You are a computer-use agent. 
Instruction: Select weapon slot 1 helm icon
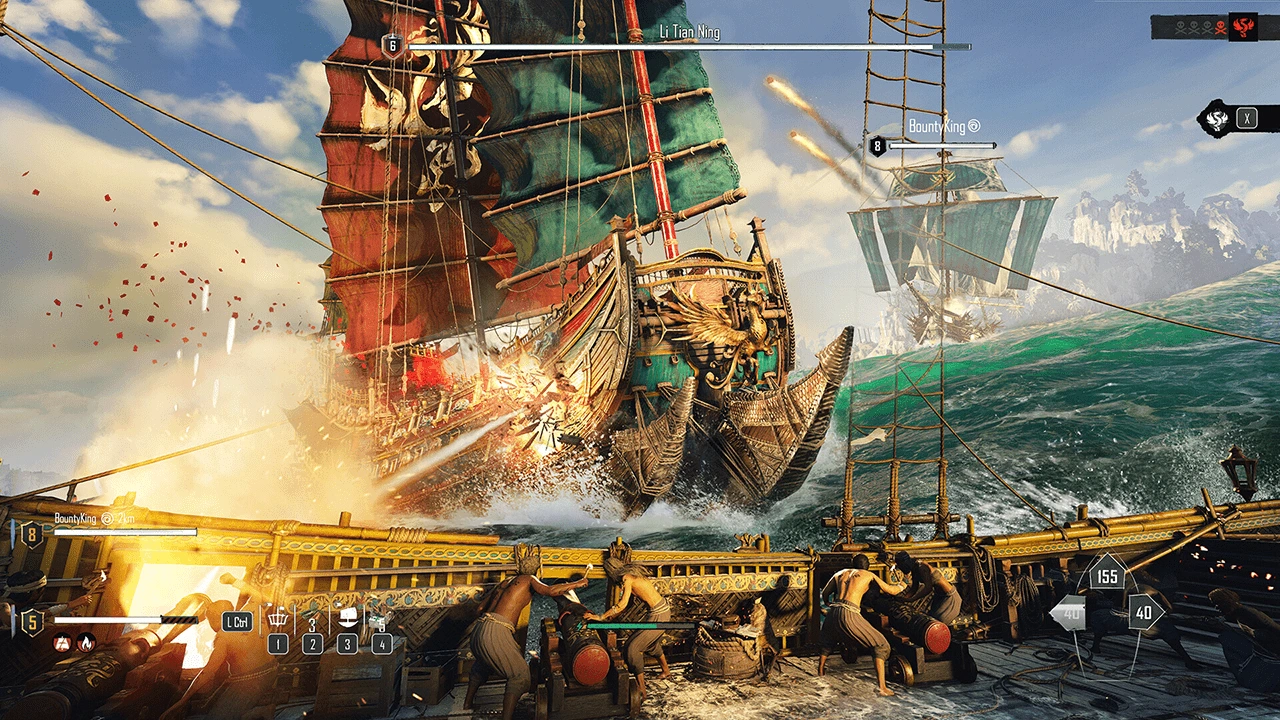click(278, 618)
